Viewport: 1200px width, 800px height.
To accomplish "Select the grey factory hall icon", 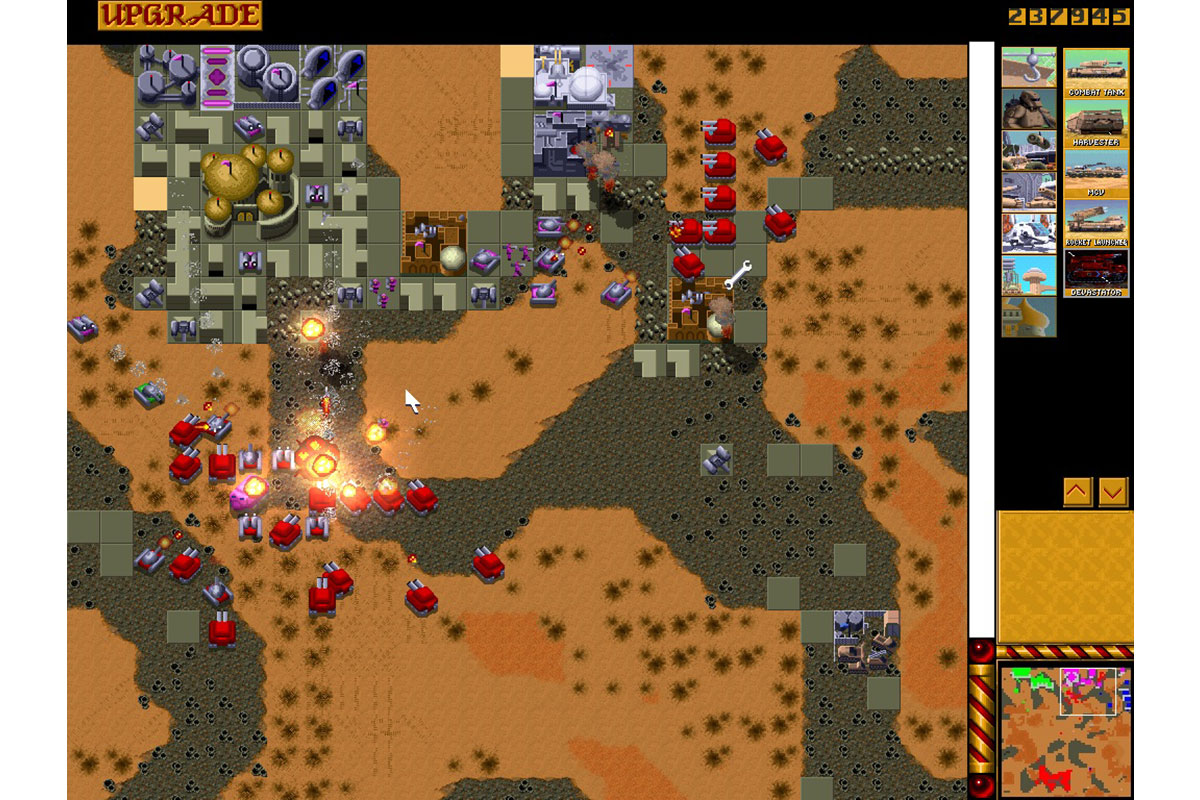I will (1029, 191).
